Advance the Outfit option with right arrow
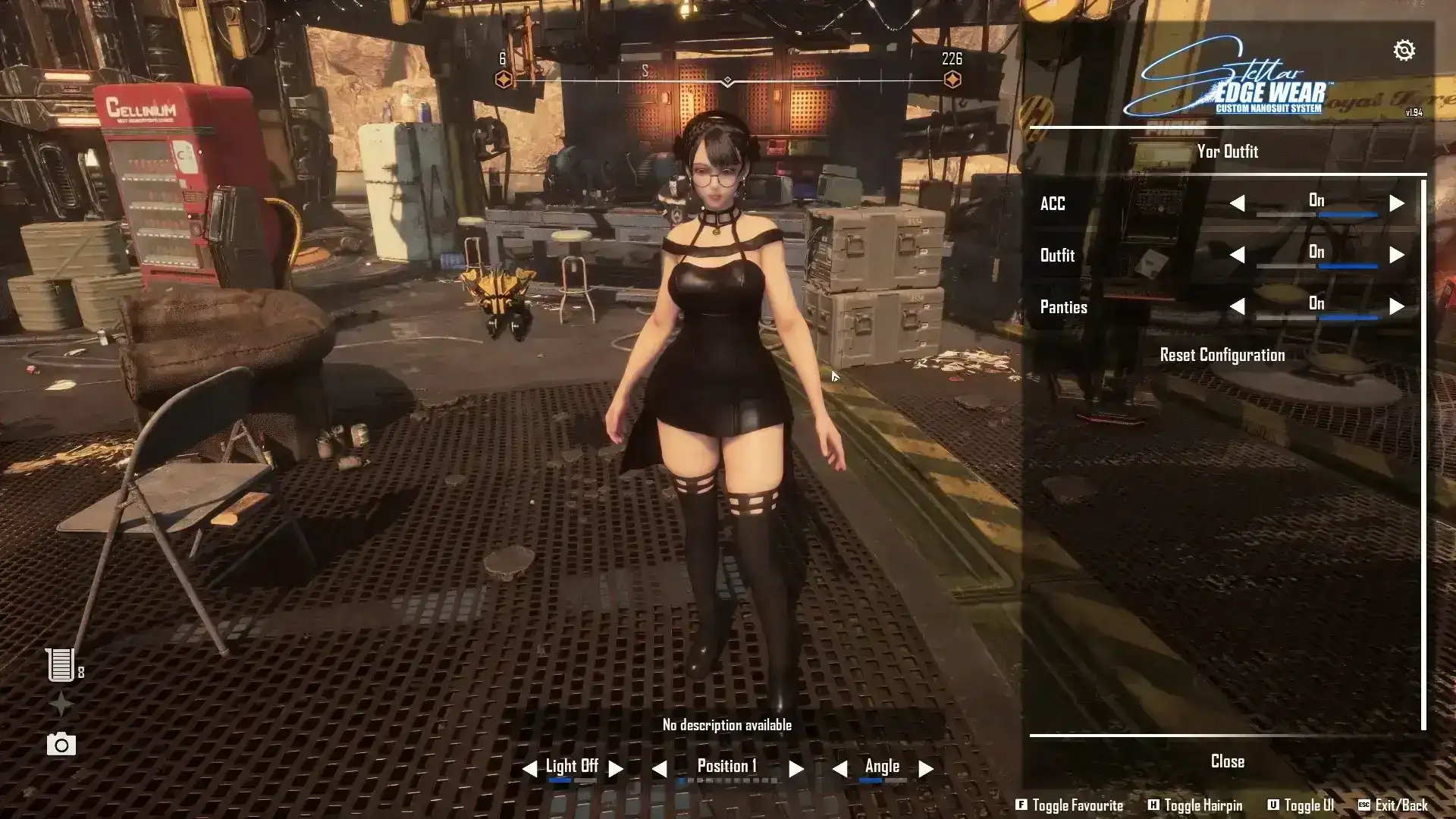 coord(1396,255)
